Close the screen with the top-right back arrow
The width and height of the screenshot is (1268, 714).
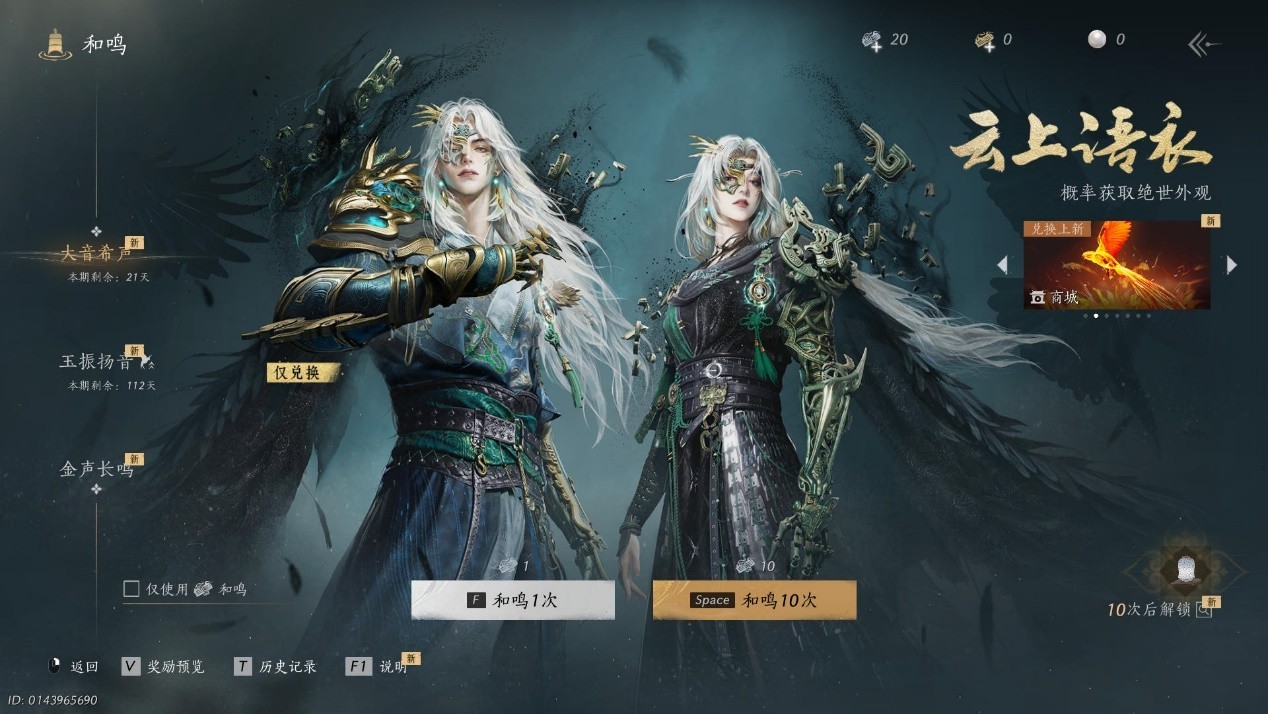1203,43
